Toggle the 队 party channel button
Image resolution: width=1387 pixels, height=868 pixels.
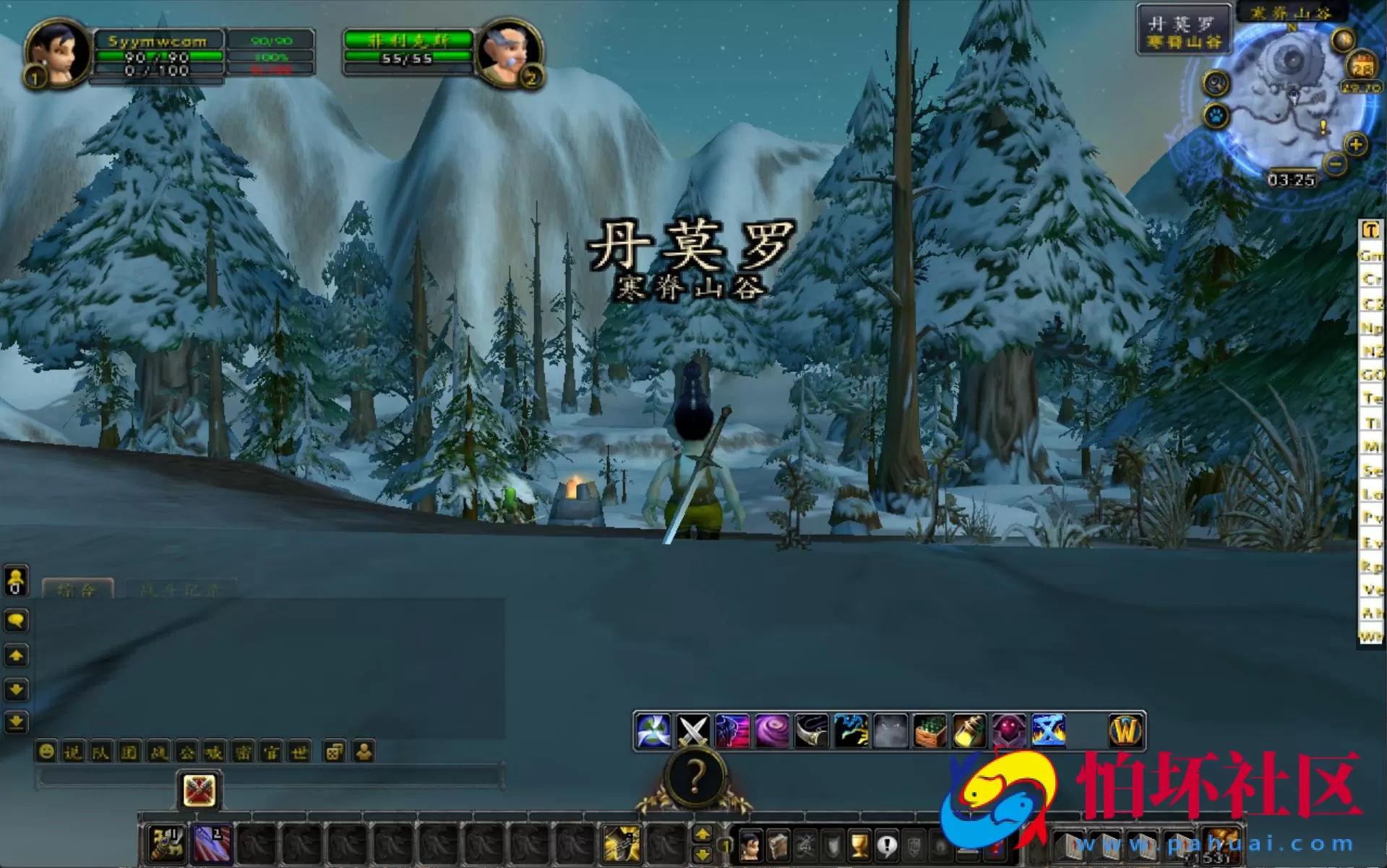point(100,752)
